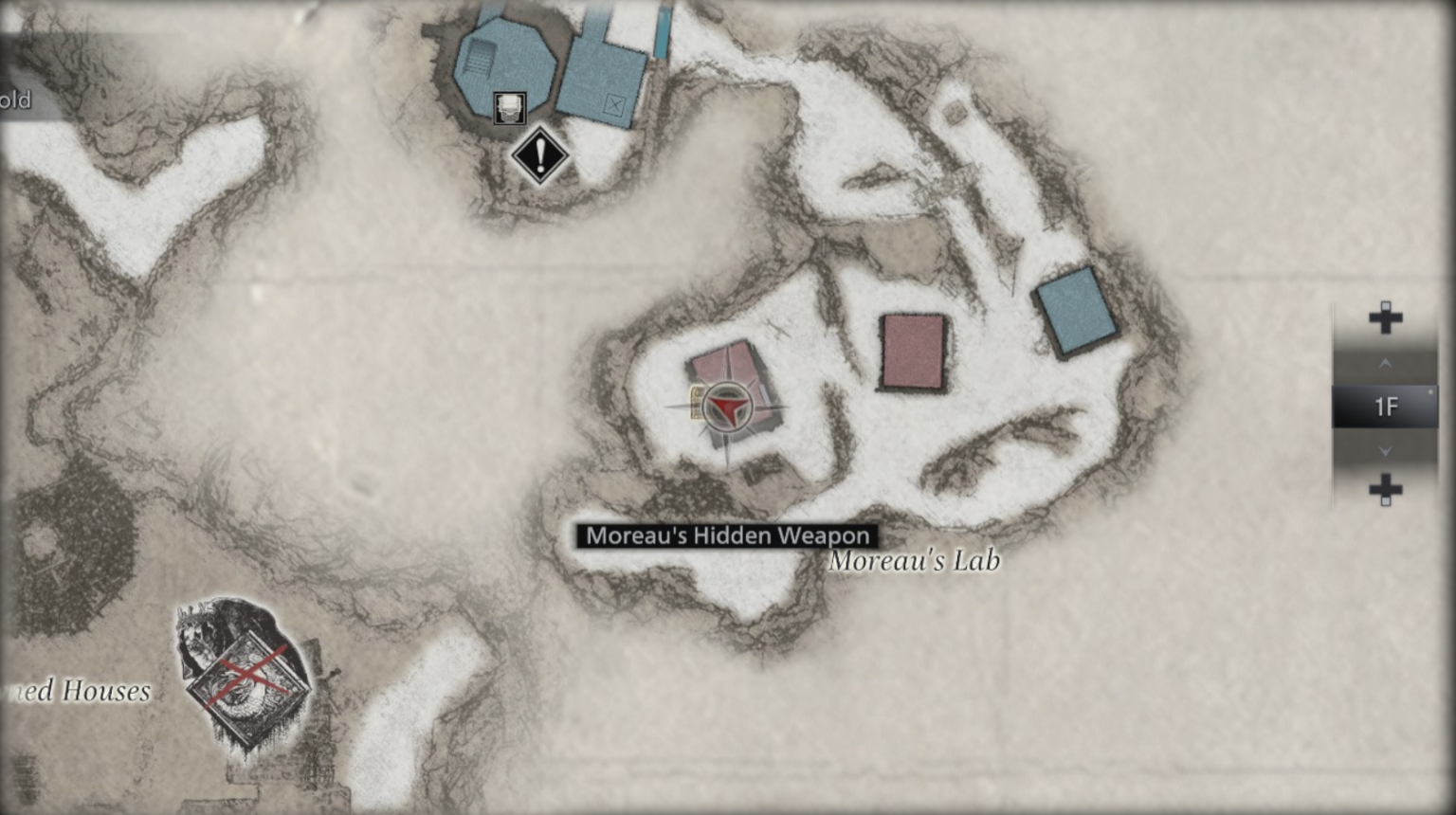Click the Moreau's Lab area name

point(915,561)
